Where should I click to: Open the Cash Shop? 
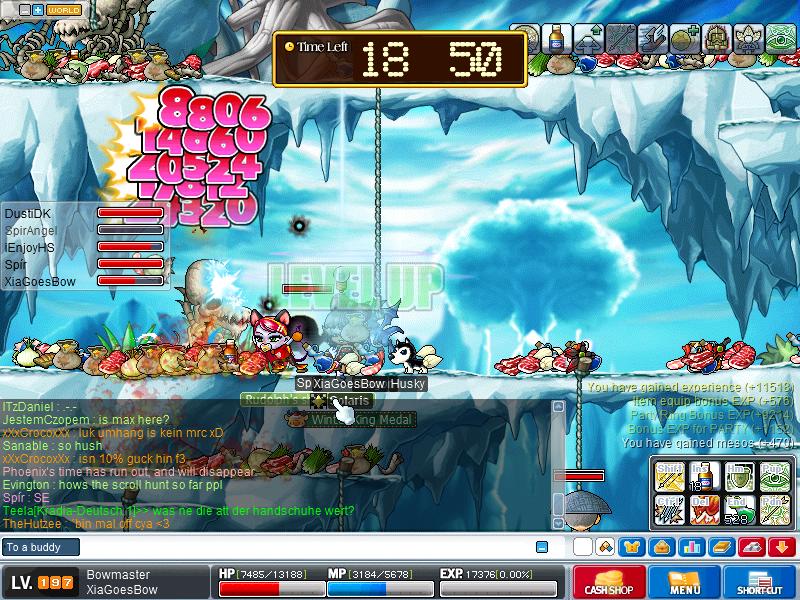click(607, 582)
